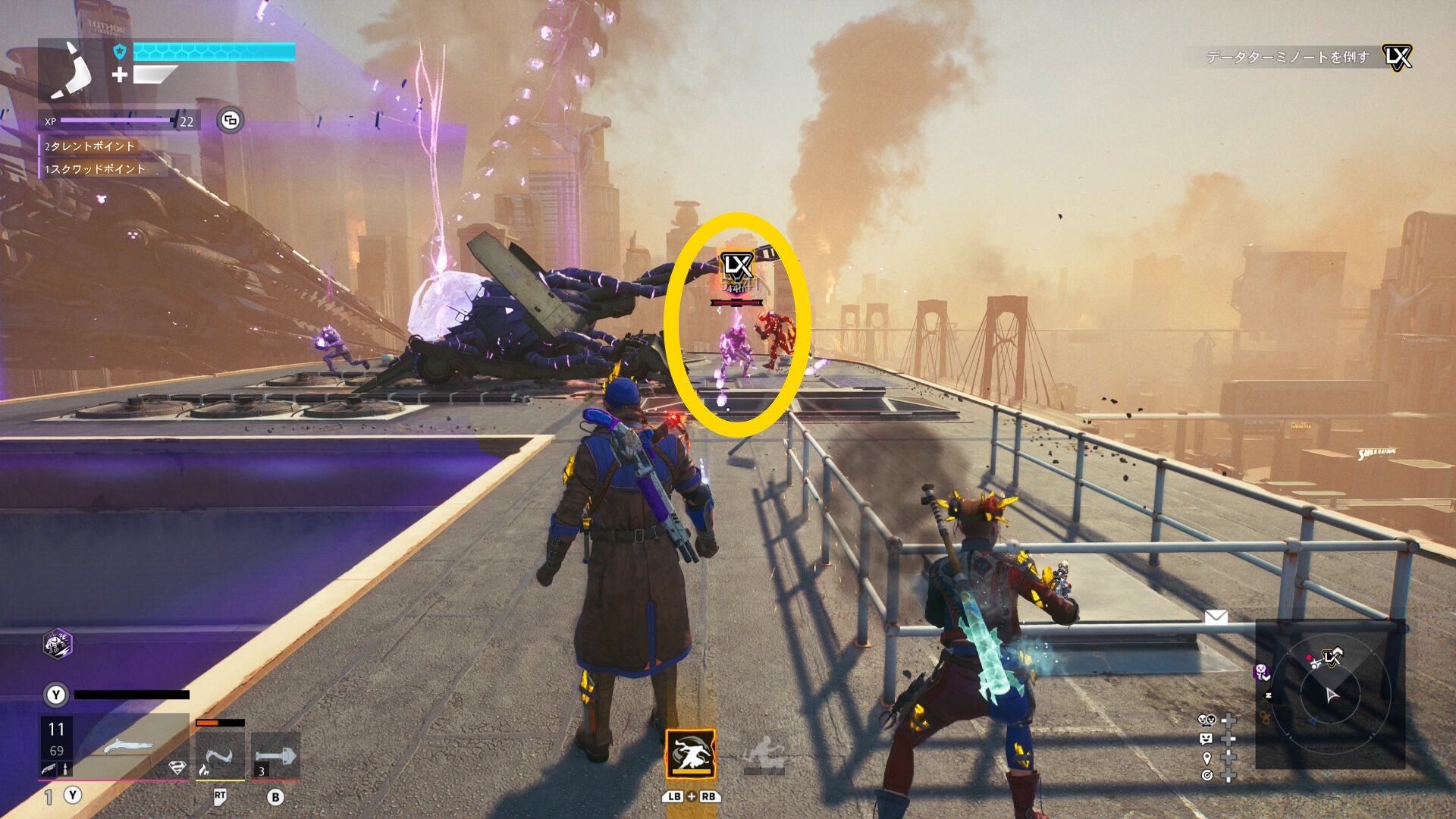Screen dimensions: 1456x819
Task: Open the emote speech bubble icon
Action: [x=1207, y=739]
